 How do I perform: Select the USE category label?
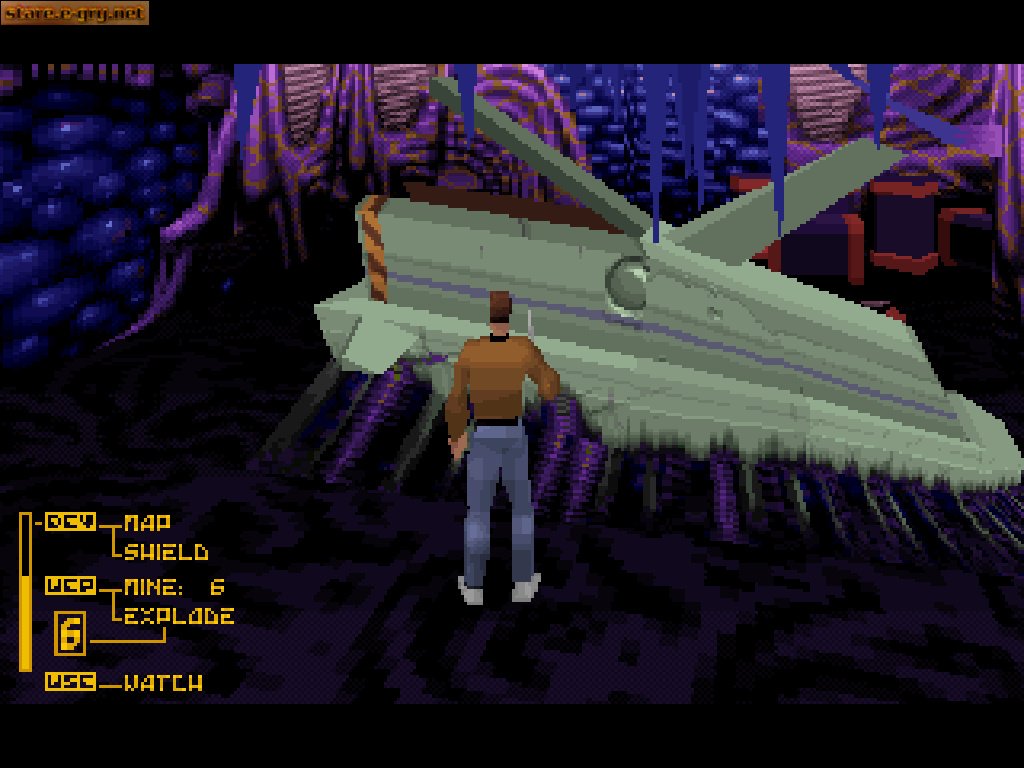[71, 682]
